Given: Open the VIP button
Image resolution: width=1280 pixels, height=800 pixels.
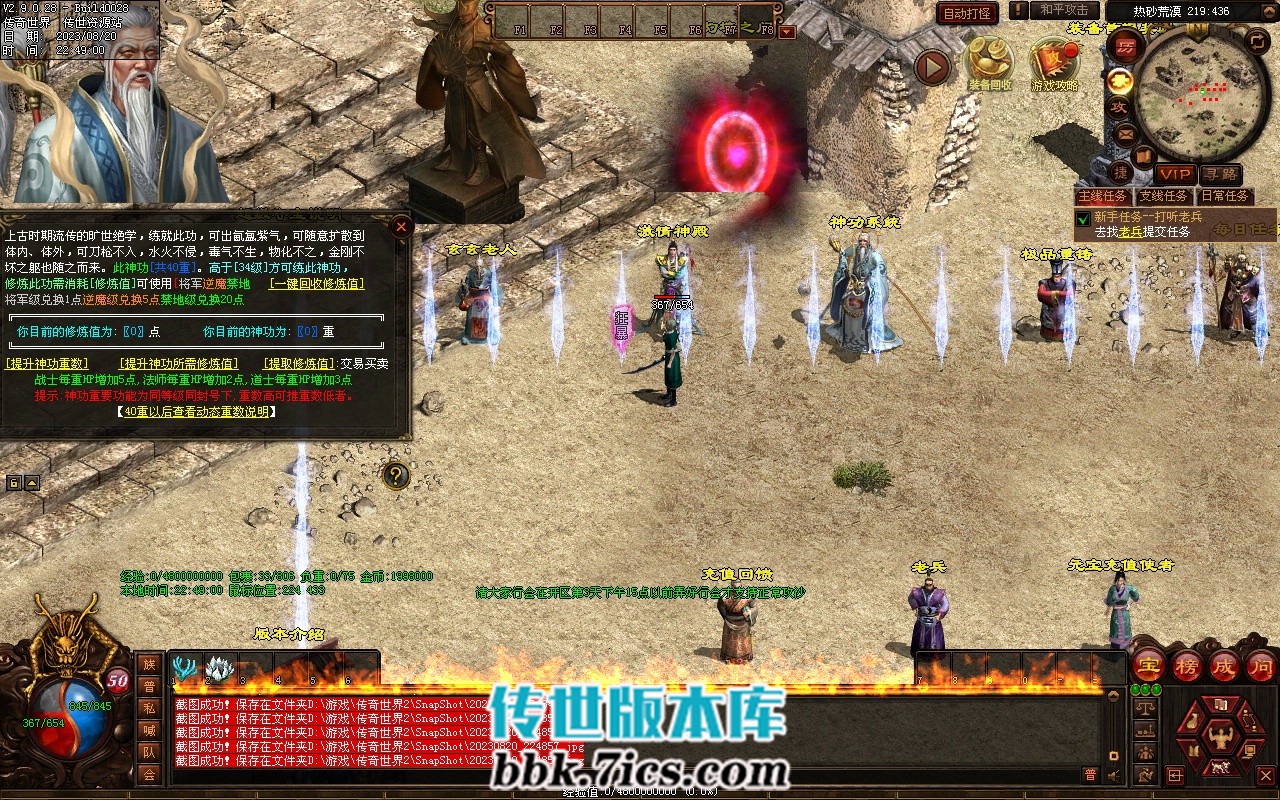Looking at the screenshot, I should tap(1176, 174).
